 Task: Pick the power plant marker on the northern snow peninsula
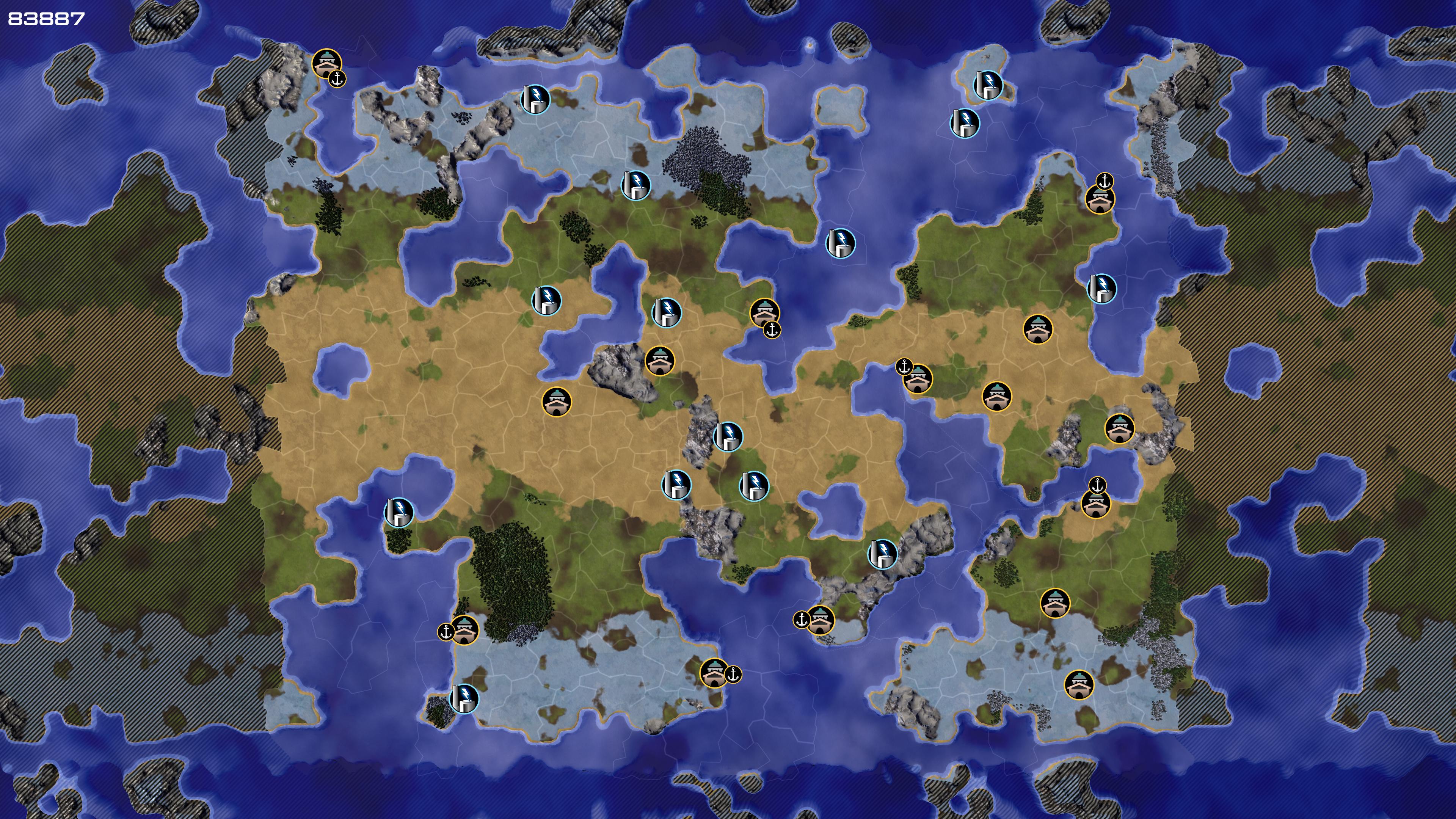pos(535,99)
